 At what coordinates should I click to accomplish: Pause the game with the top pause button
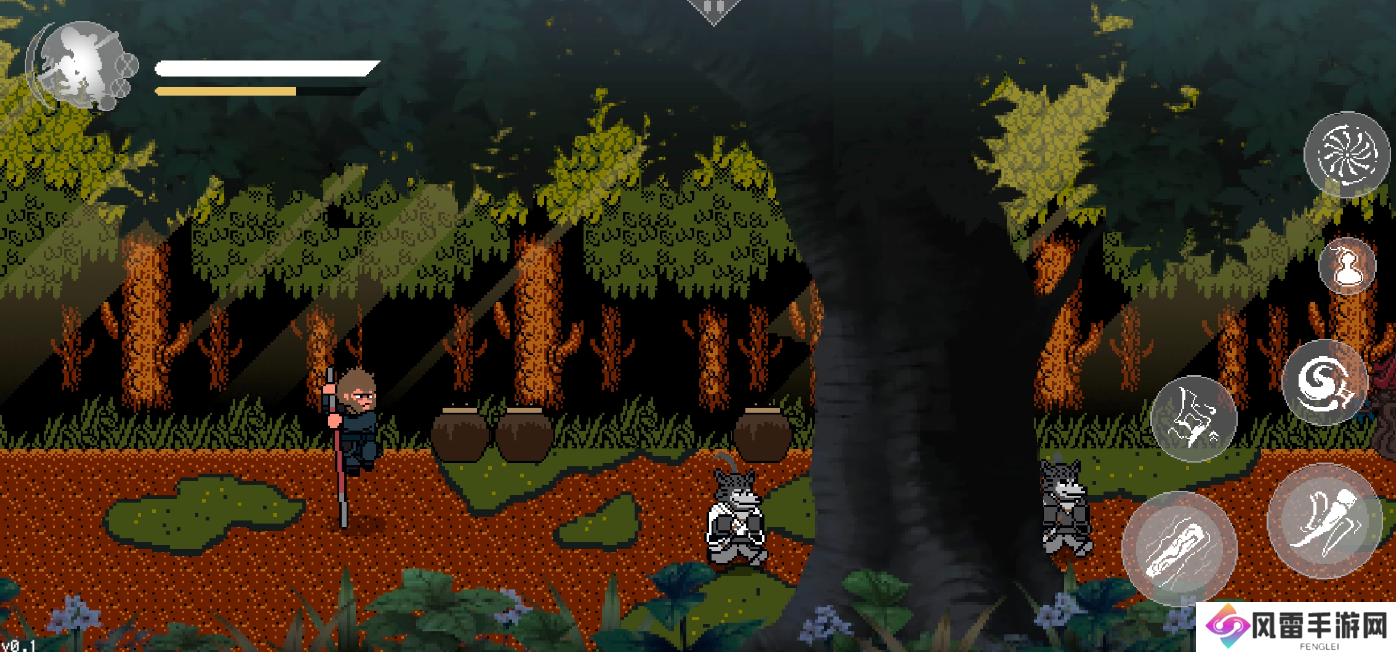point(712,10)
